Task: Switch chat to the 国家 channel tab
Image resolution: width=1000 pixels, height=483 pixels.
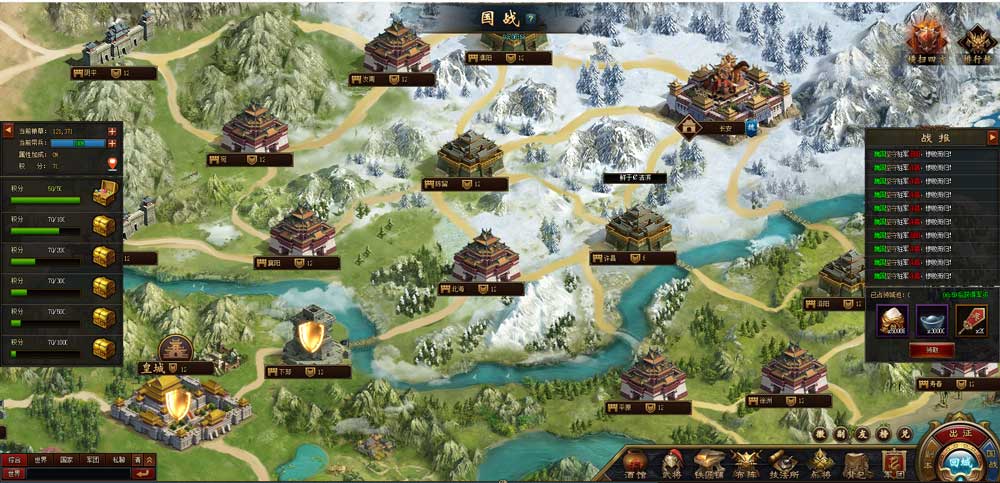Action: pyautogui.click(x=66, y=460)
